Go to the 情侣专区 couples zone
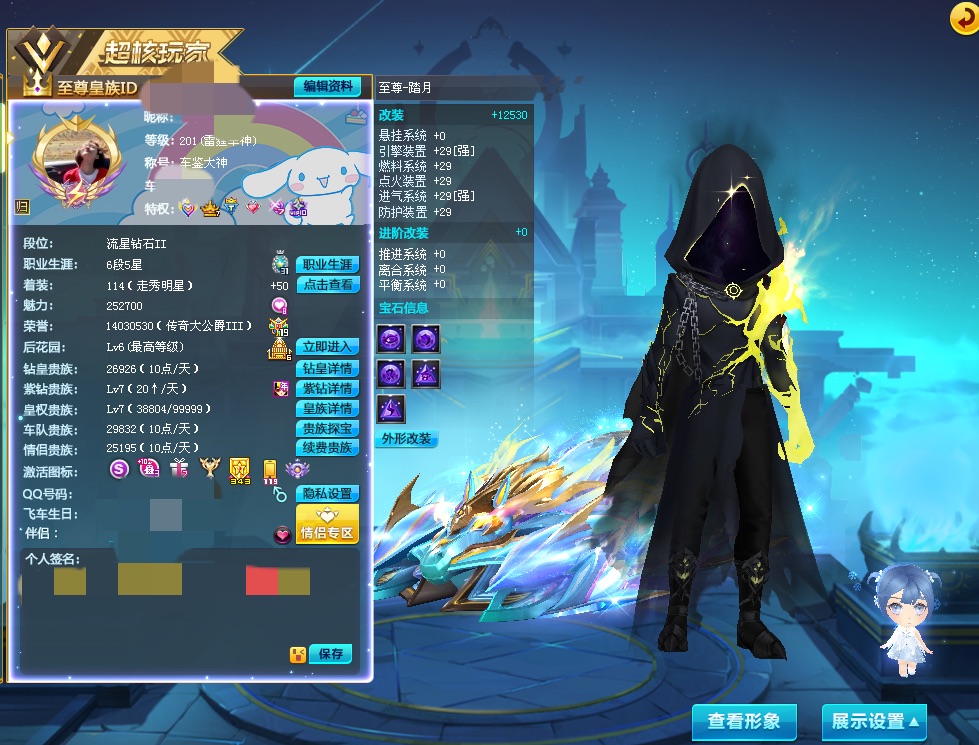This screenshot has width=979, height=745. pyautogui.click(x=327, y=524)
